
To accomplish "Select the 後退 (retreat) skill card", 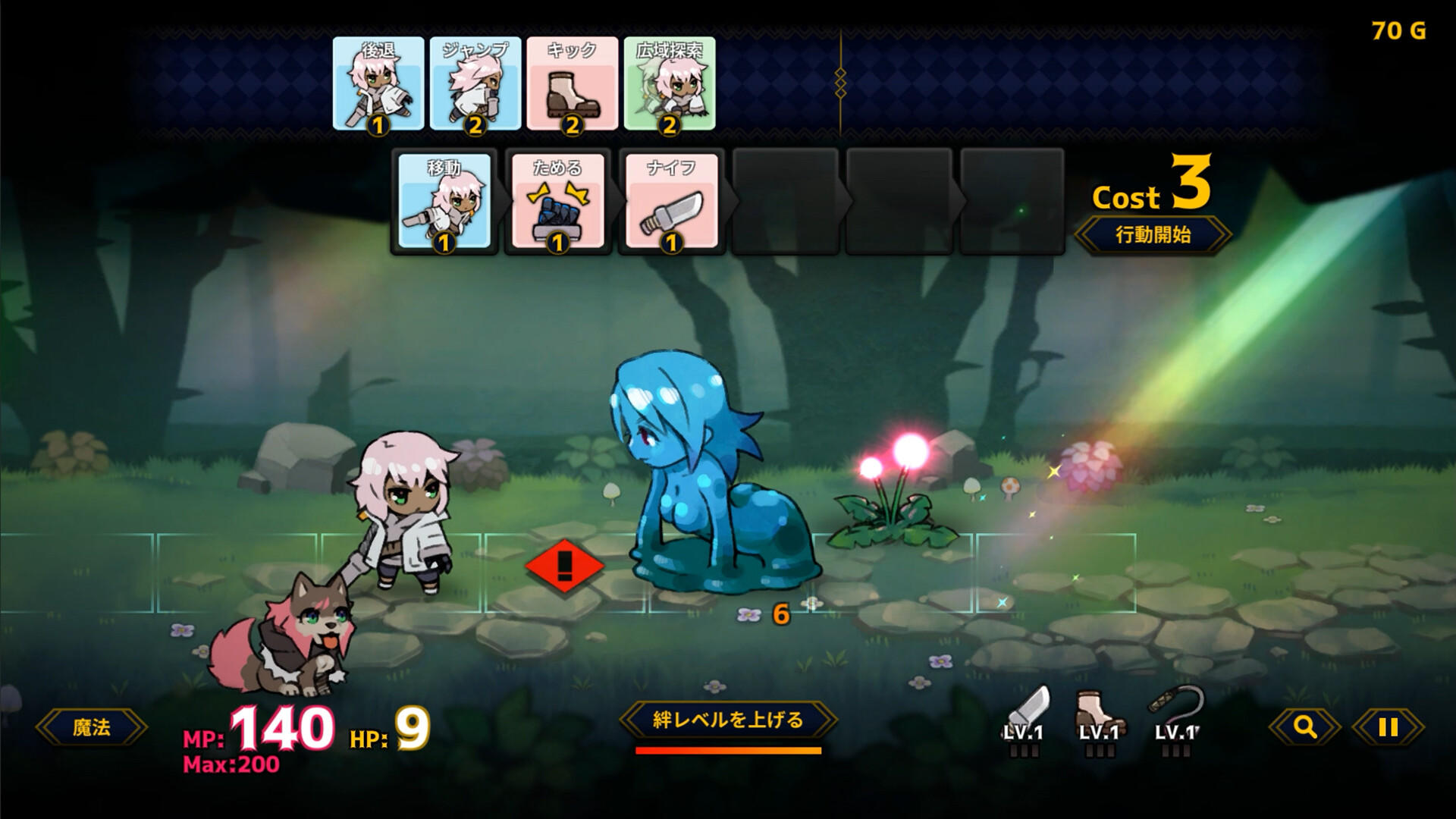I will pyautogui.click(x=378, y=85).
